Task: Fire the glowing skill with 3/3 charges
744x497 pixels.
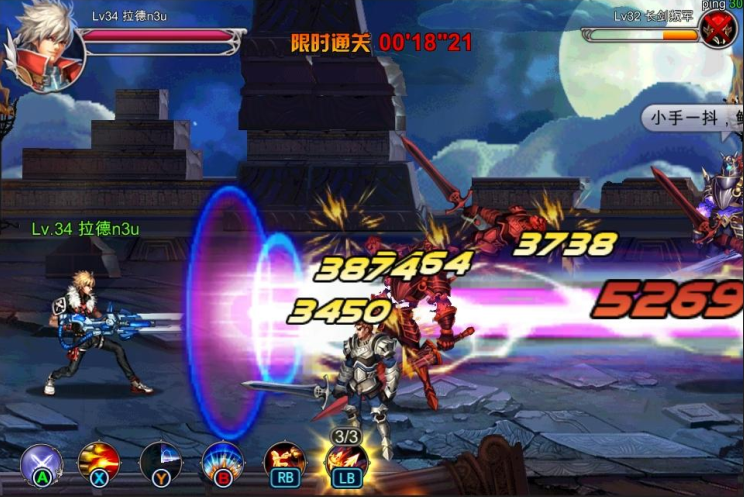Action: click(346, 461)
